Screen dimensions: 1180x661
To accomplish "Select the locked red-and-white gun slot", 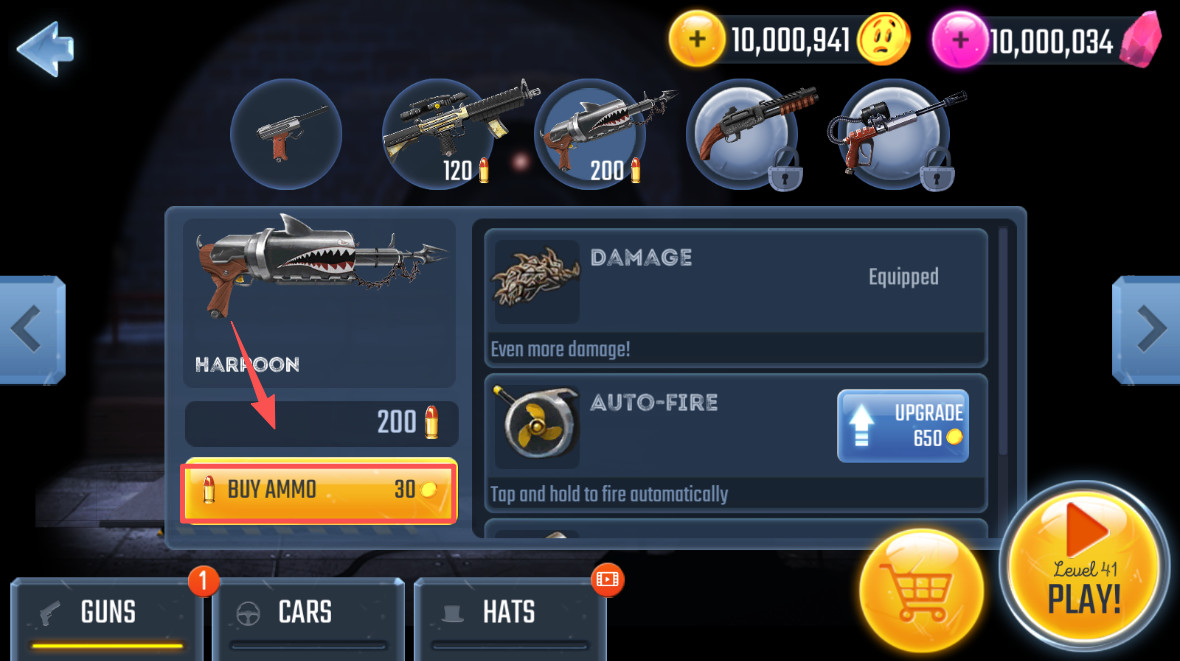I will [x=893, y=134].
